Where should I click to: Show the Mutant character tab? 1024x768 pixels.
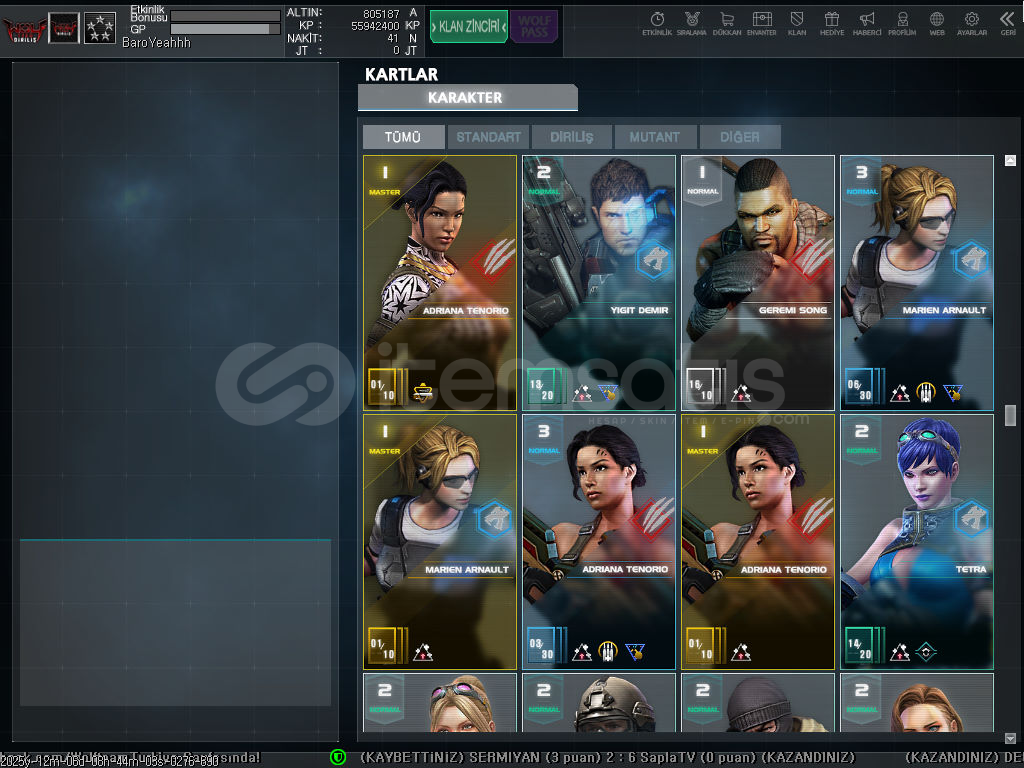[x=655, y=137]
